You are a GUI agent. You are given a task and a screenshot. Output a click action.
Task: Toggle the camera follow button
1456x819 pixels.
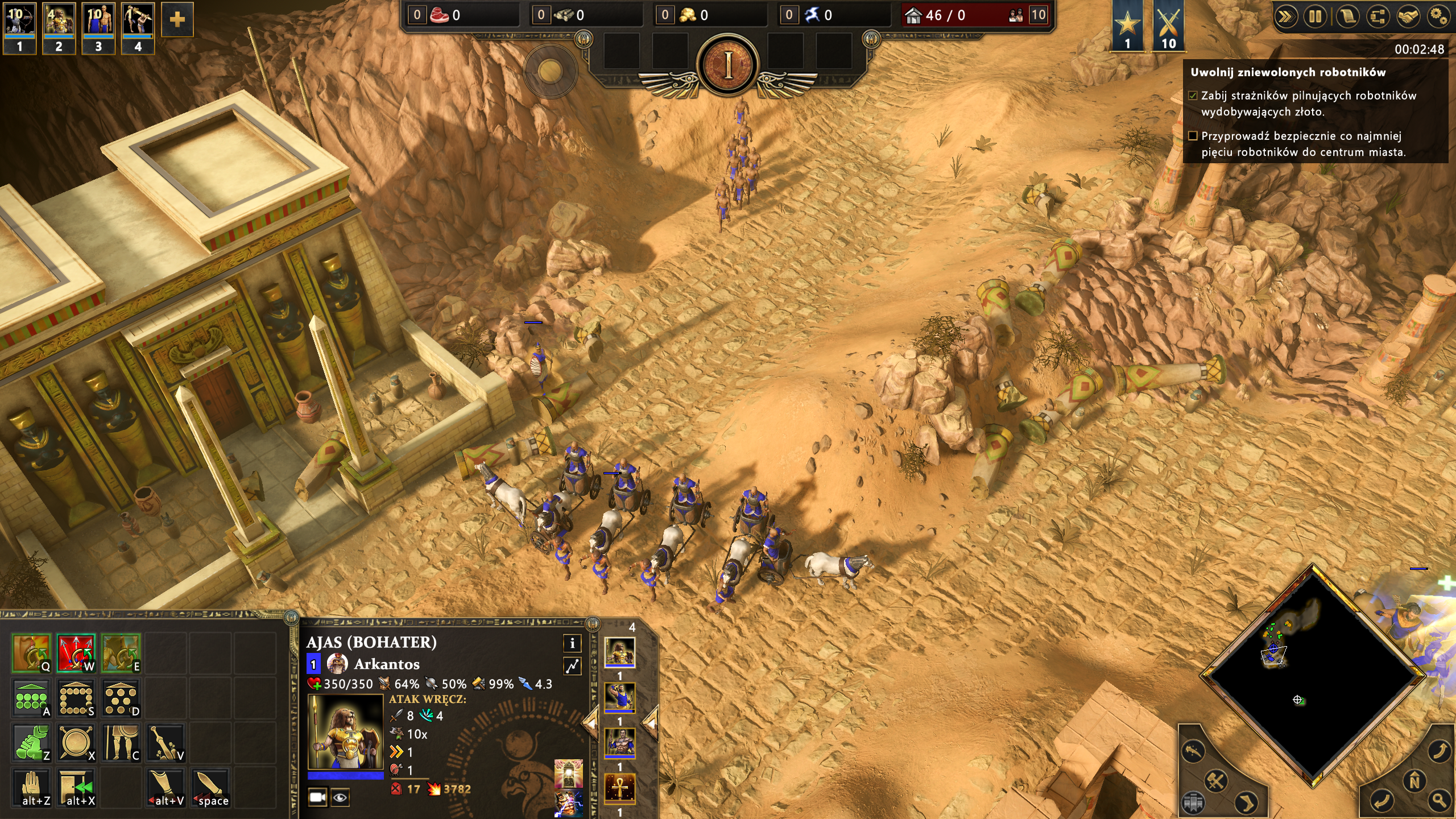(317, 797)
